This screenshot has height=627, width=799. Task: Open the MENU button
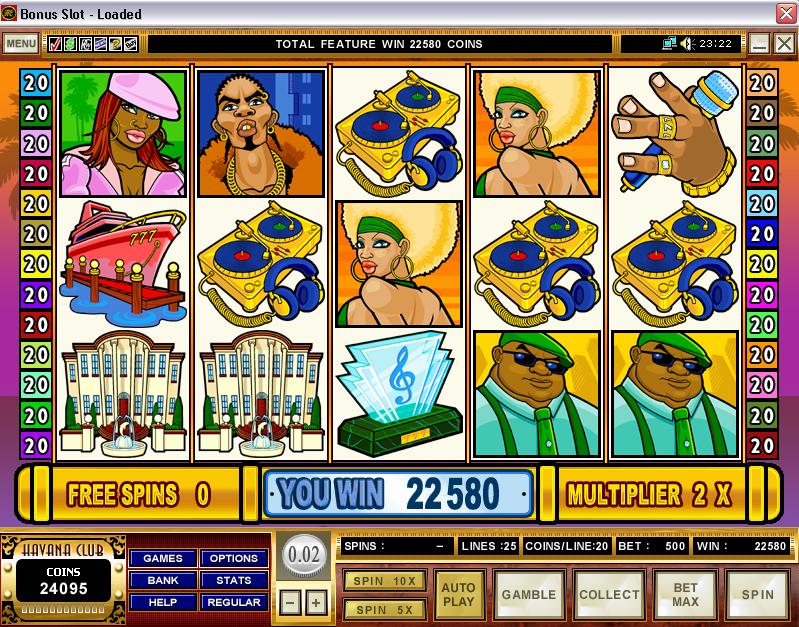[20, 44]
